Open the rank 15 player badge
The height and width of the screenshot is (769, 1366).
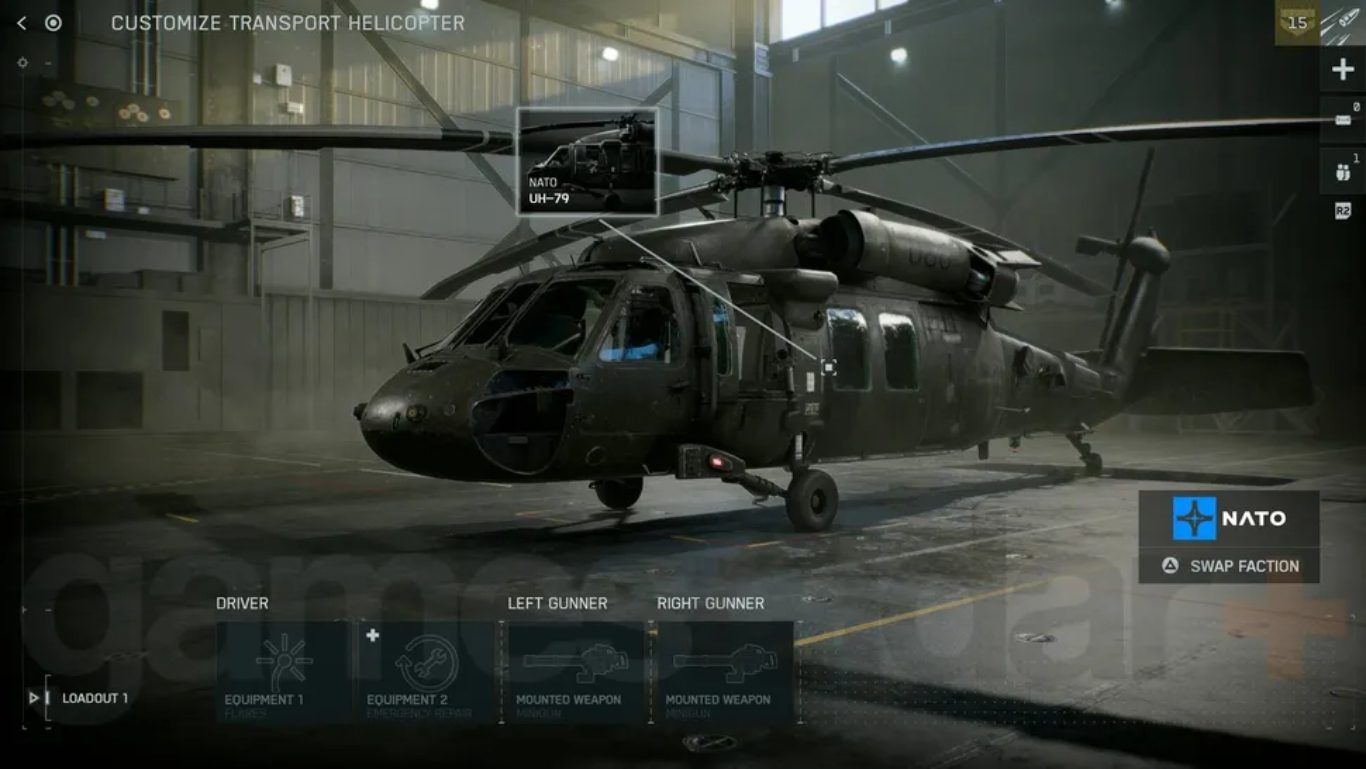(1297, 23)
